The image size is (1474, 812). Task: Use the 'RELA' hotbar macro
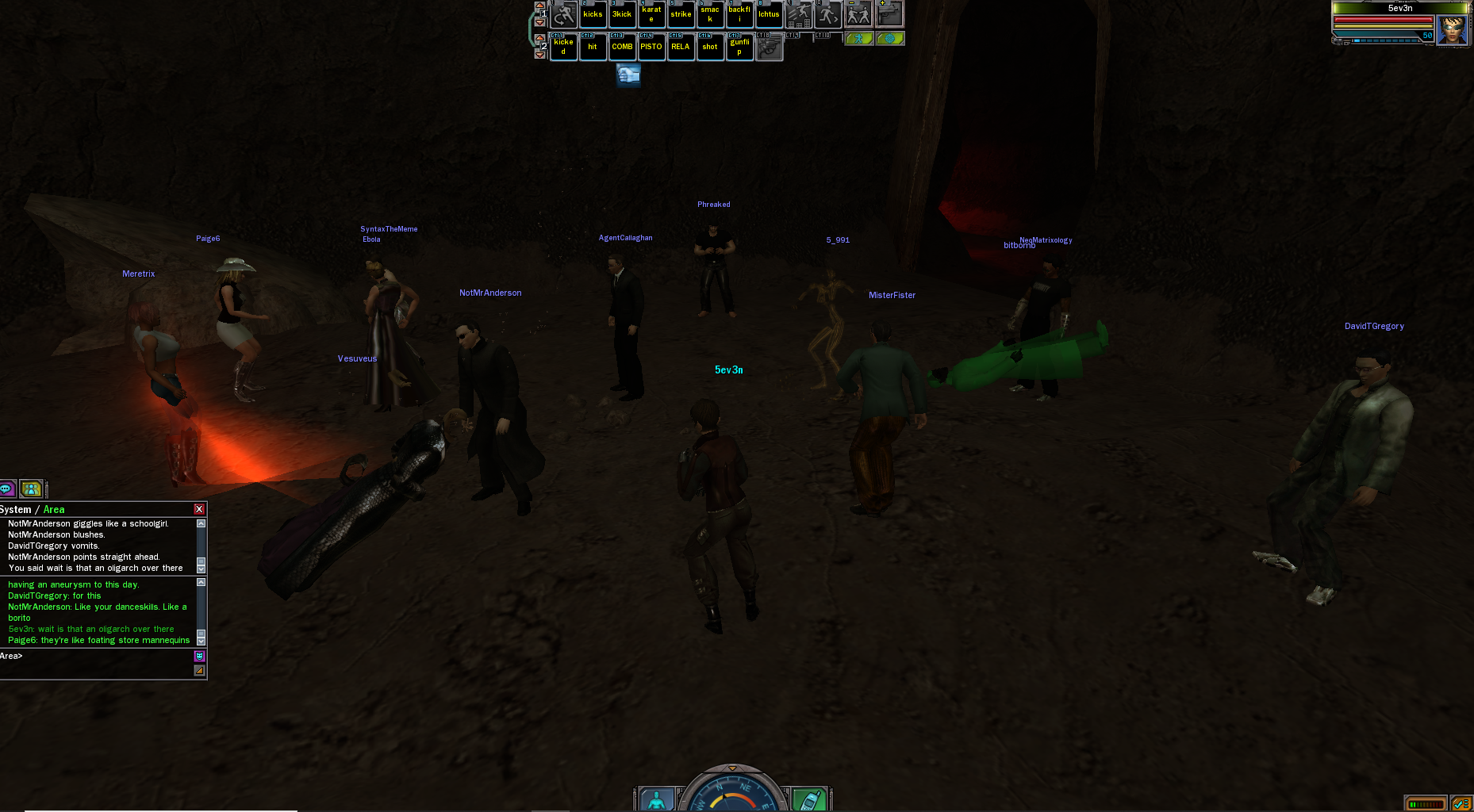681,47
